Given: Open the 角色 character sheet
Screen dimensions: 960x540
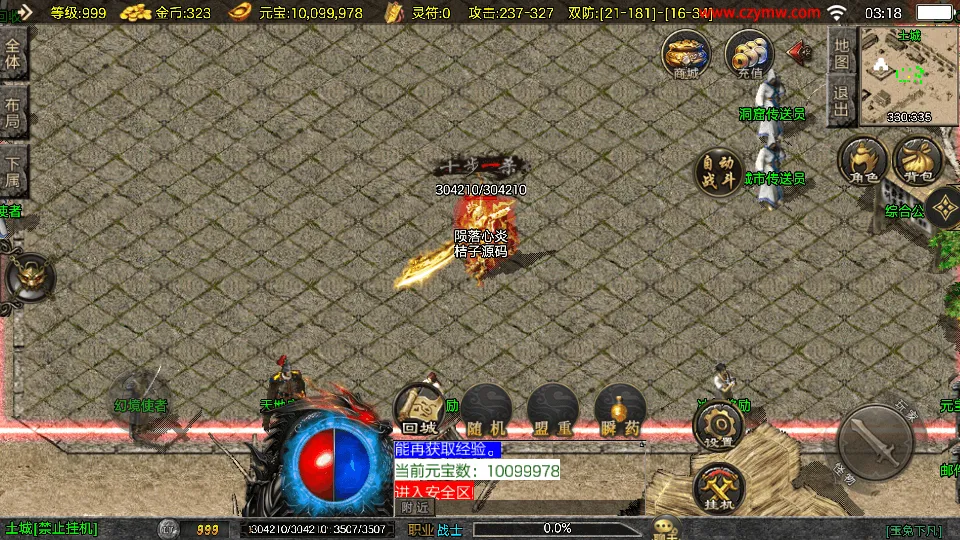Looking at the screenshot, I should [x=863, y=161].
